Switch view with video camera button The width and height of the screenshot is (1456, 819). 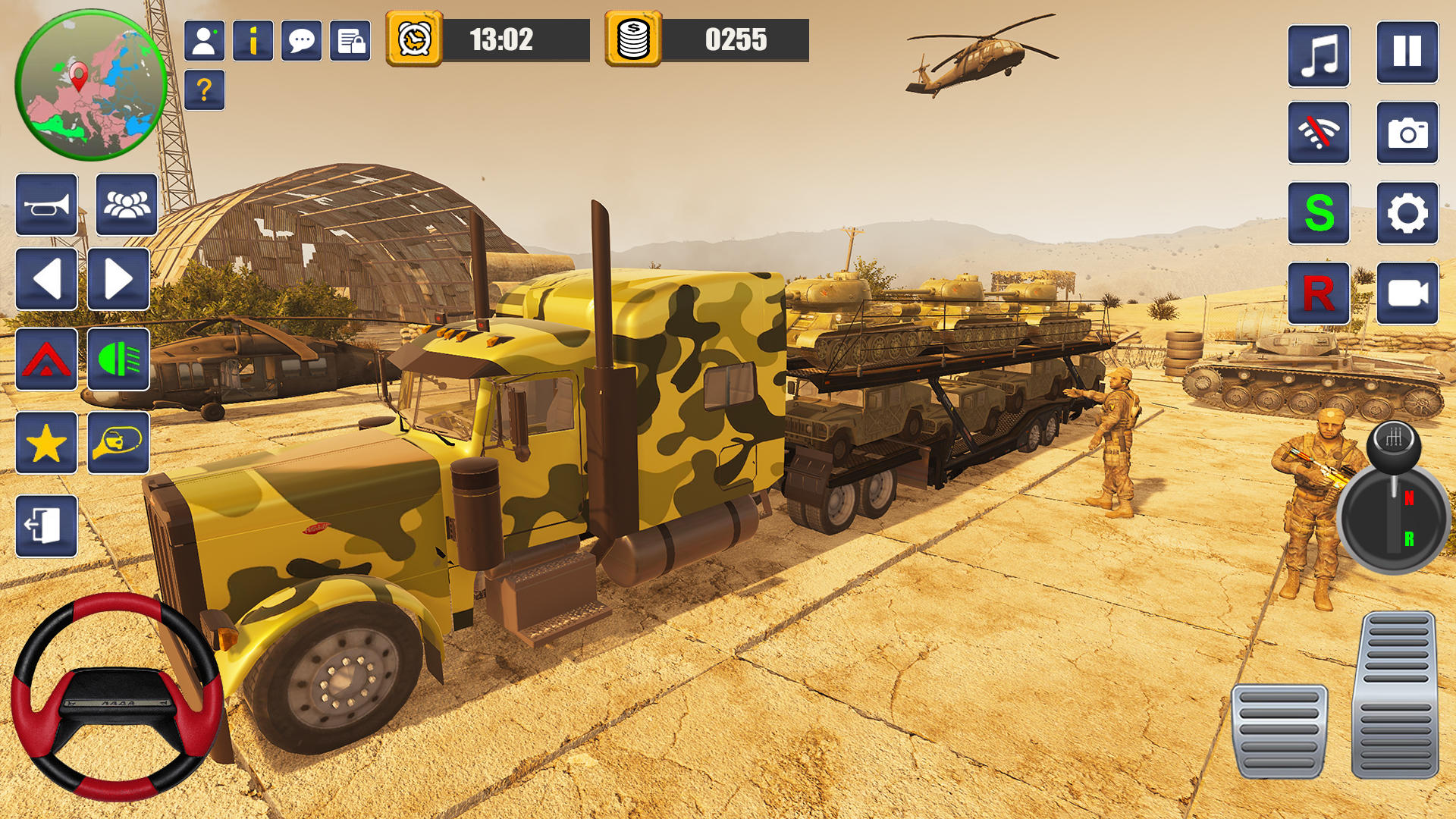point(1407,293)
